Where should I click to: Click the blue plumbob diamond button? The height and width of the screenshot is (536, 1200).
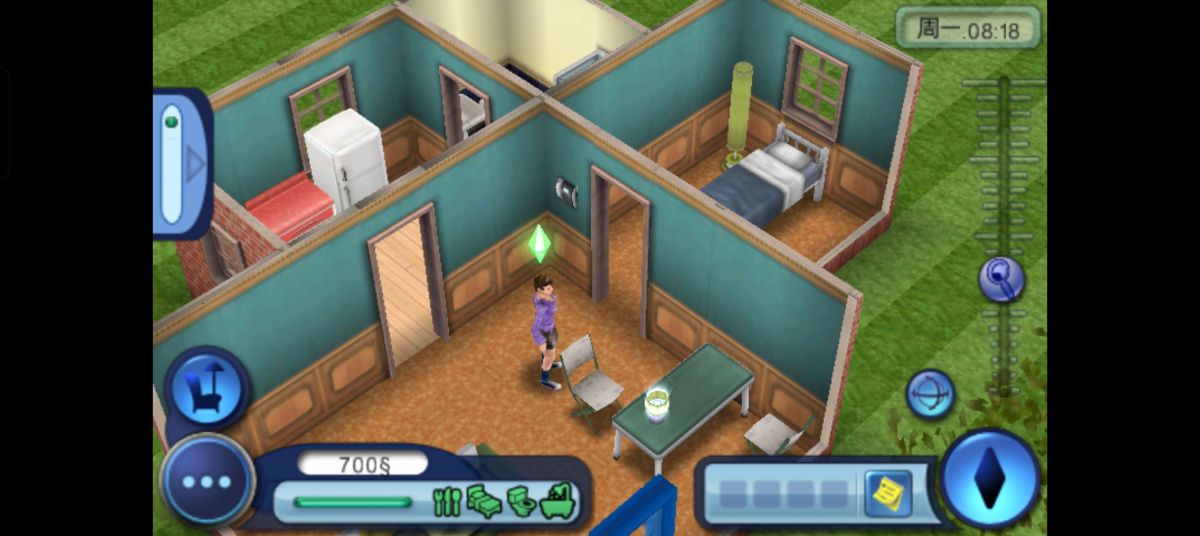(990, 480)
